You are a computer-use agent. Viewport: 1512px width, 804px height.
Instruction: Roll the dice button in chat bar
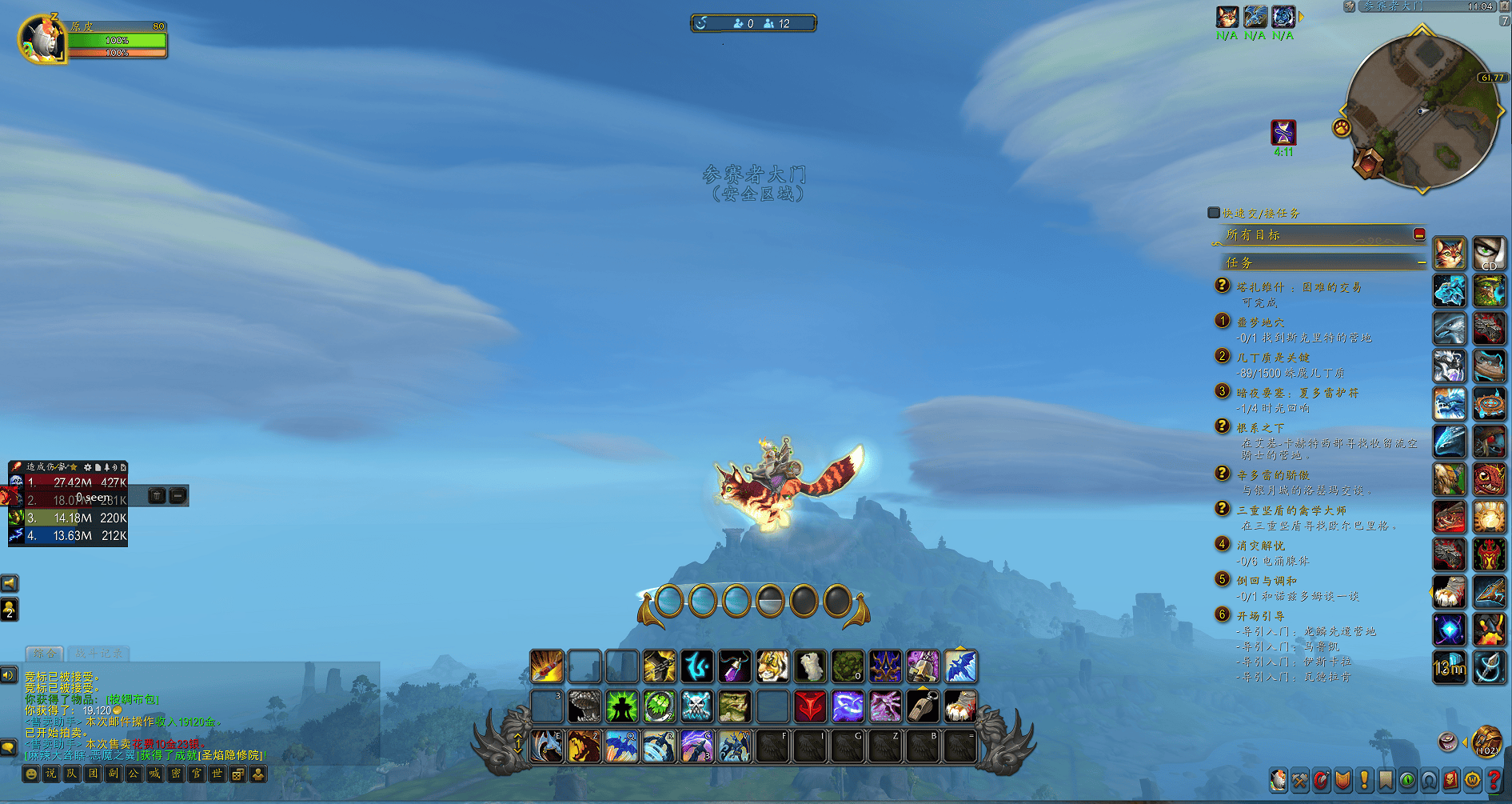tap(237, 774)
